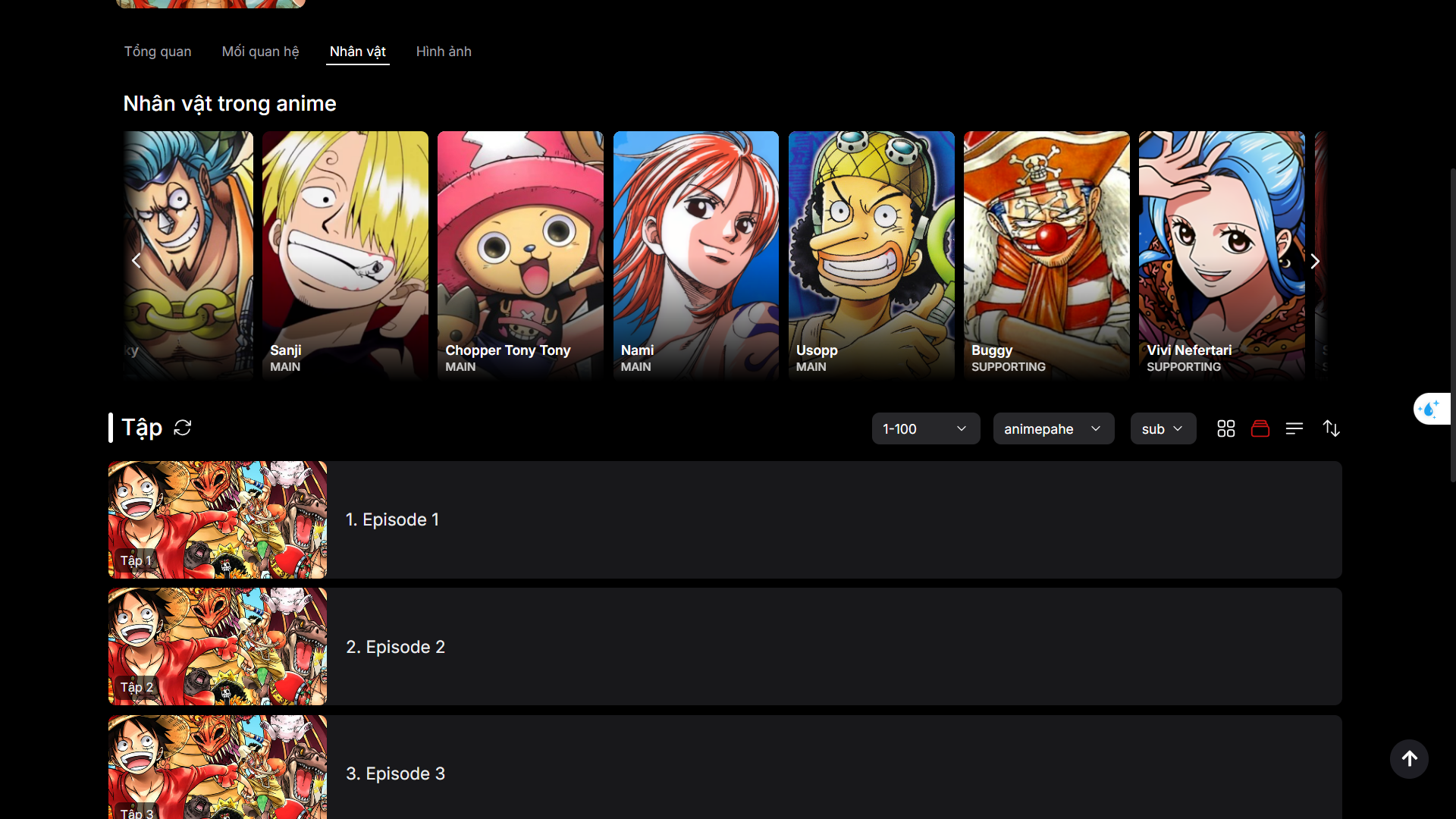This screenshot has width=1456, height=819.
Task: Click the scroll-to-top arrow button
Action: (x=1408, y=759)
